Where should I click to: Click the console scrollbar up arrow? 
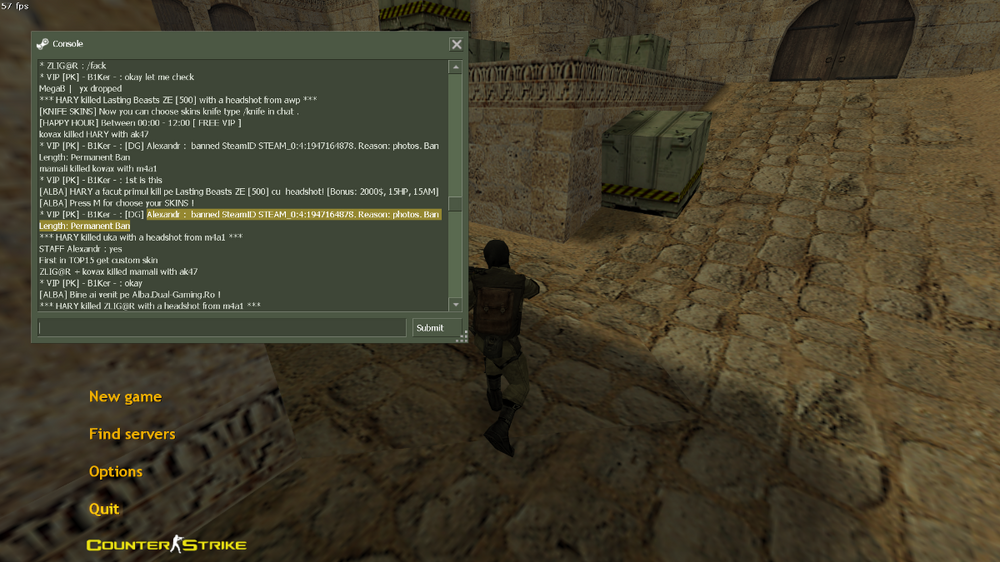coord(455,68)
